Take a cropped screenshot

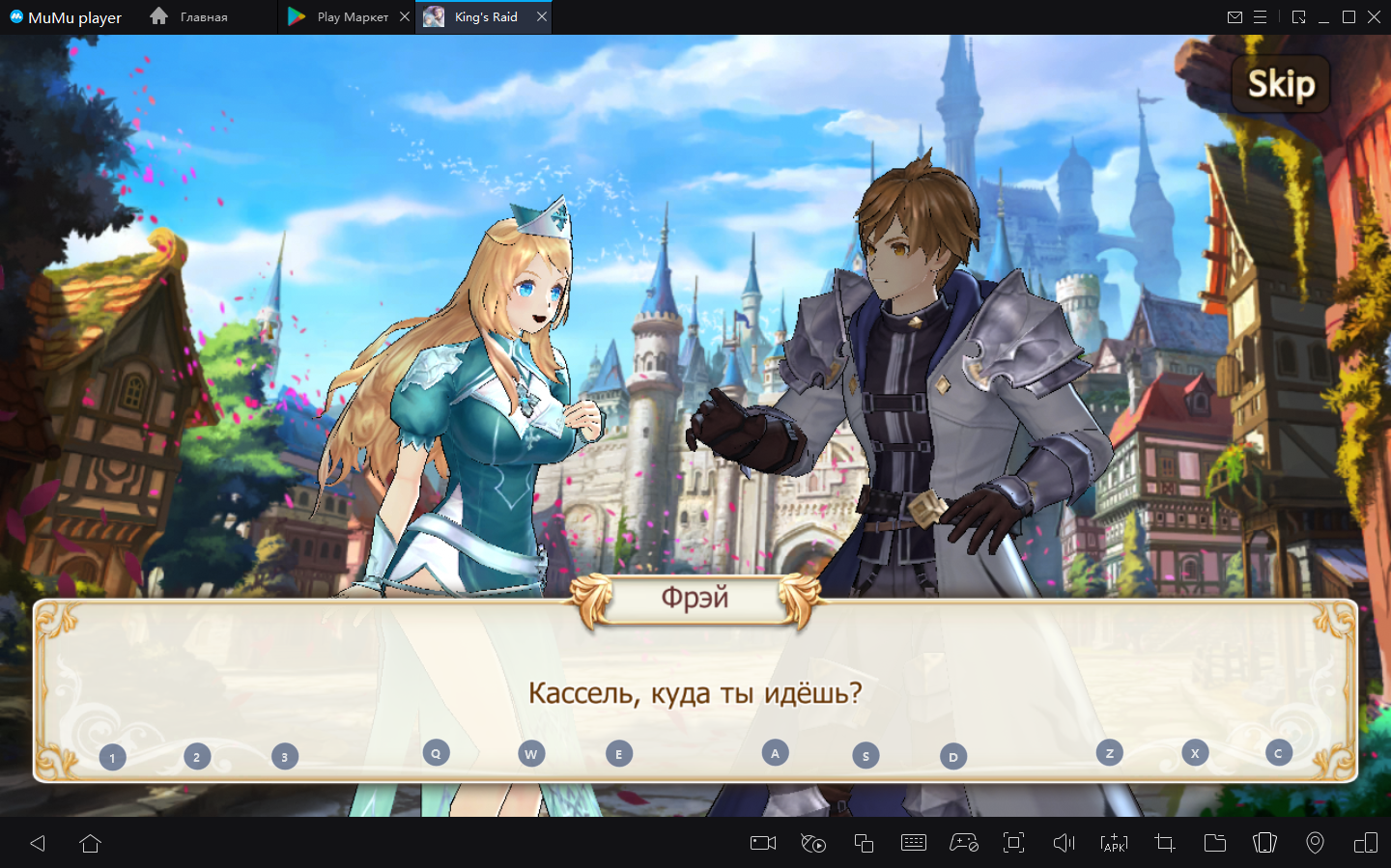point(1164,843)
